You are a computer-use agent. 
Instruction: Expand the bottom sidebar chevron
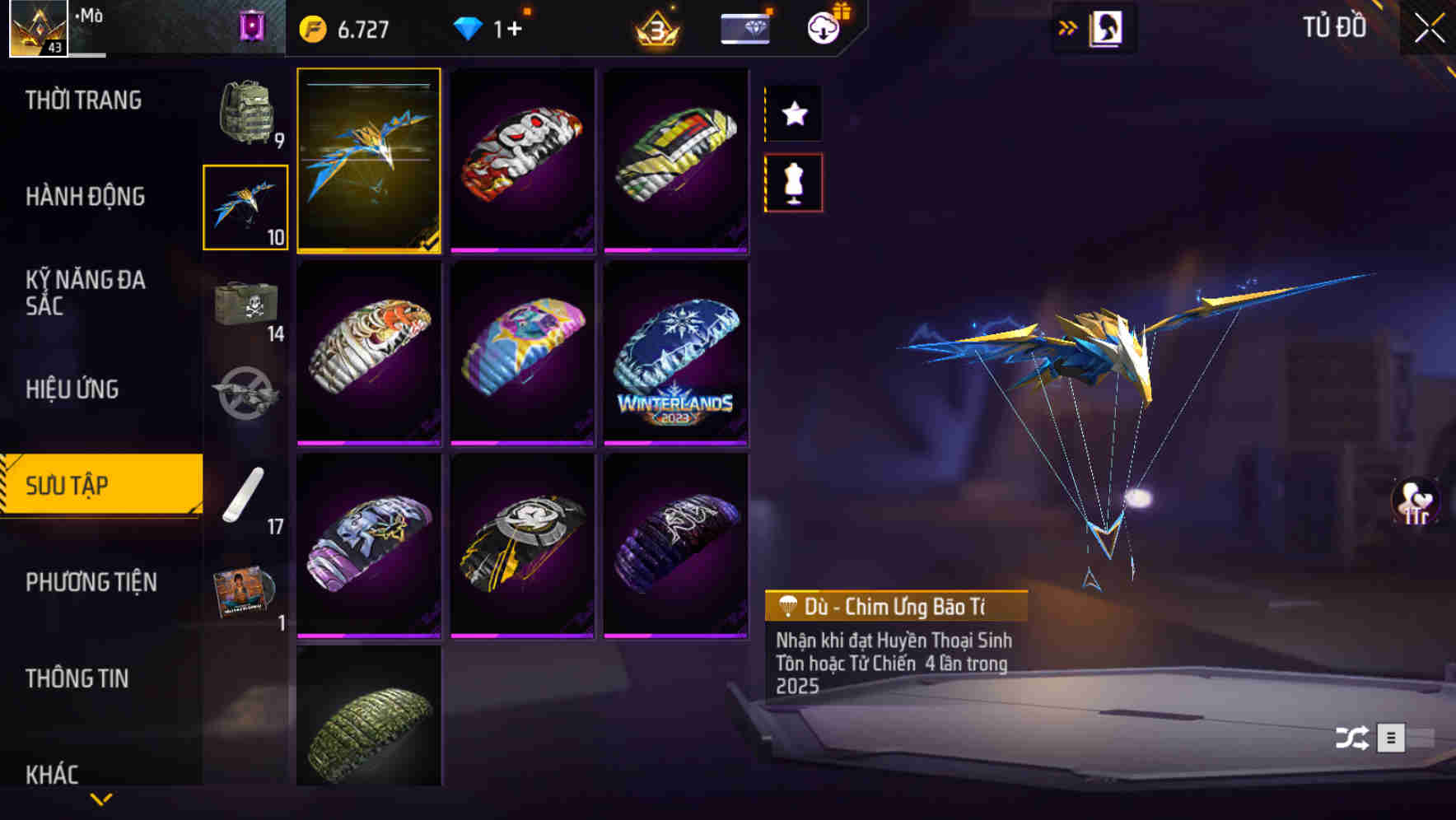[x=101, y=800]
